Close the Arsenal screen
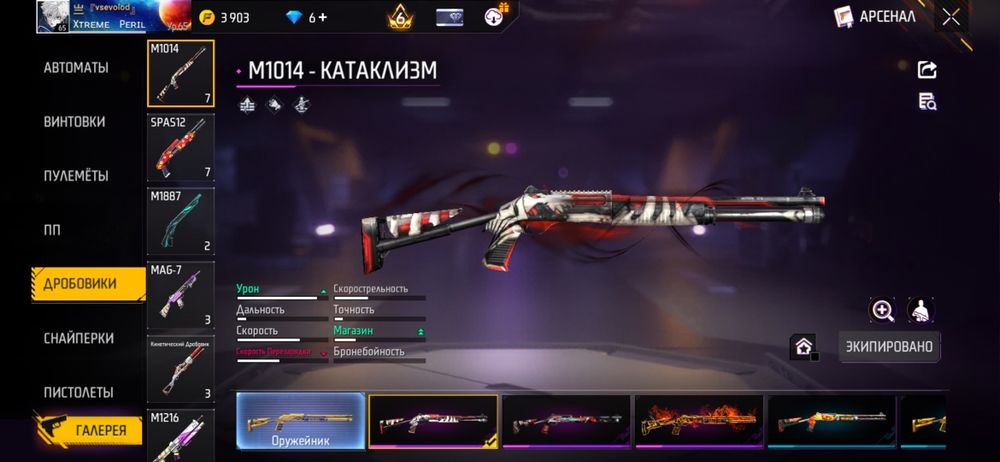This screenshot has height=462, width=1000. (x=951, y=17)
